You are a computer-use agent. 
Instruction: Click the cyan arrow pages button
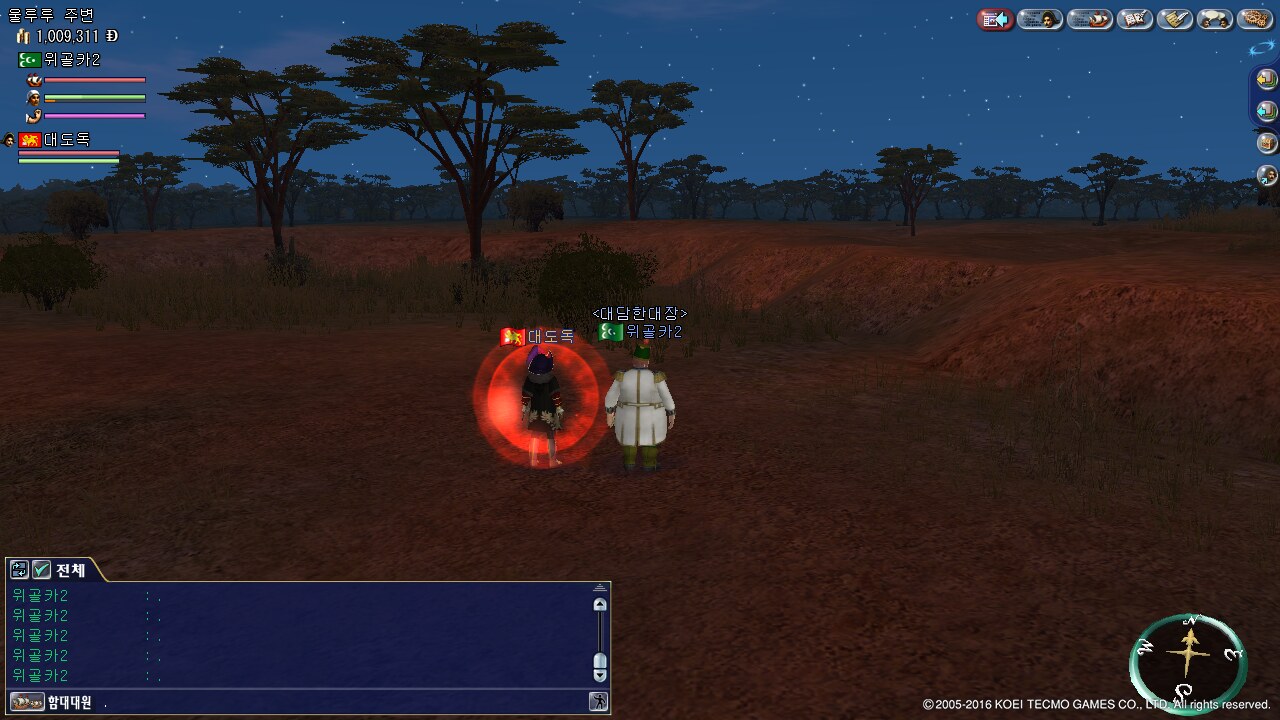[1267, 110]
